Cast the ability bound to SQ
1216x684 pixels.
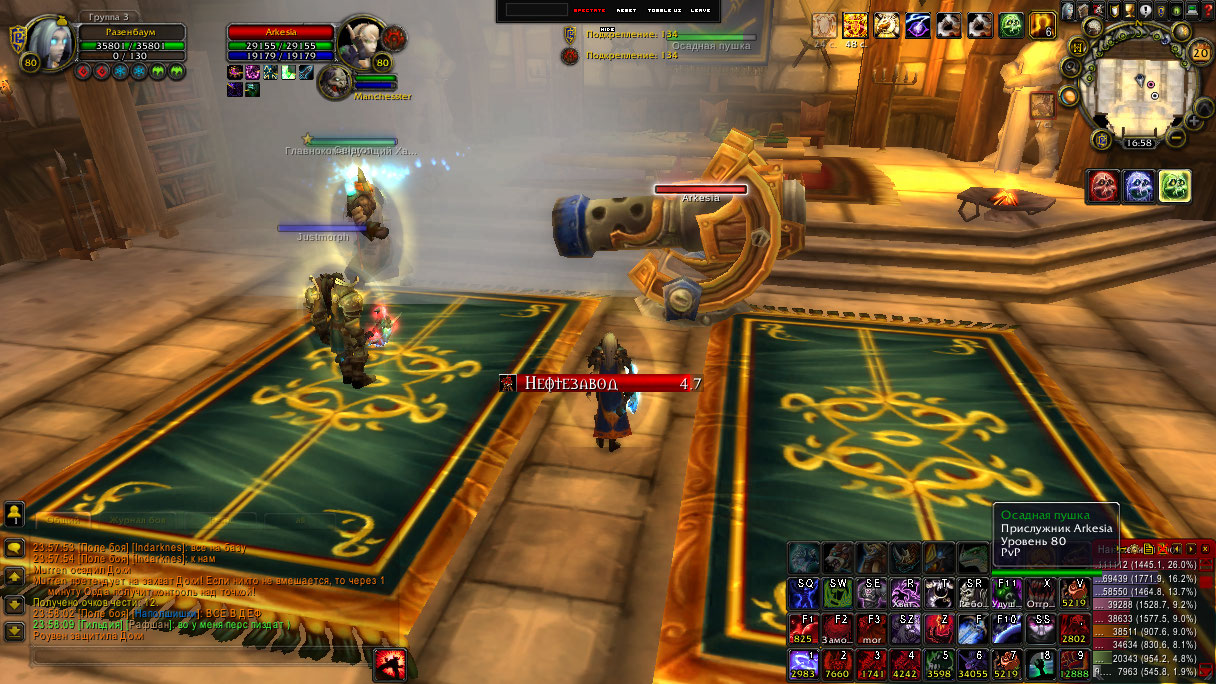click(x=803, y=592)
